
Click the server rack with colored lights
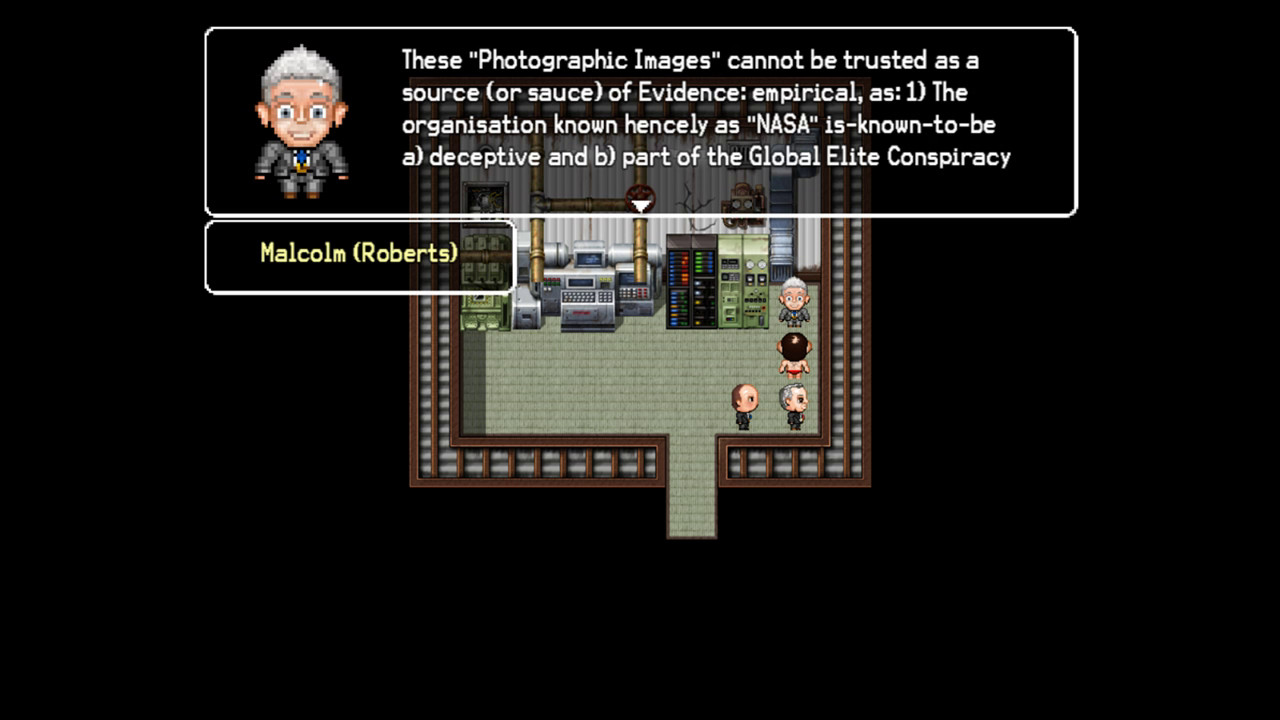point(690,280)
